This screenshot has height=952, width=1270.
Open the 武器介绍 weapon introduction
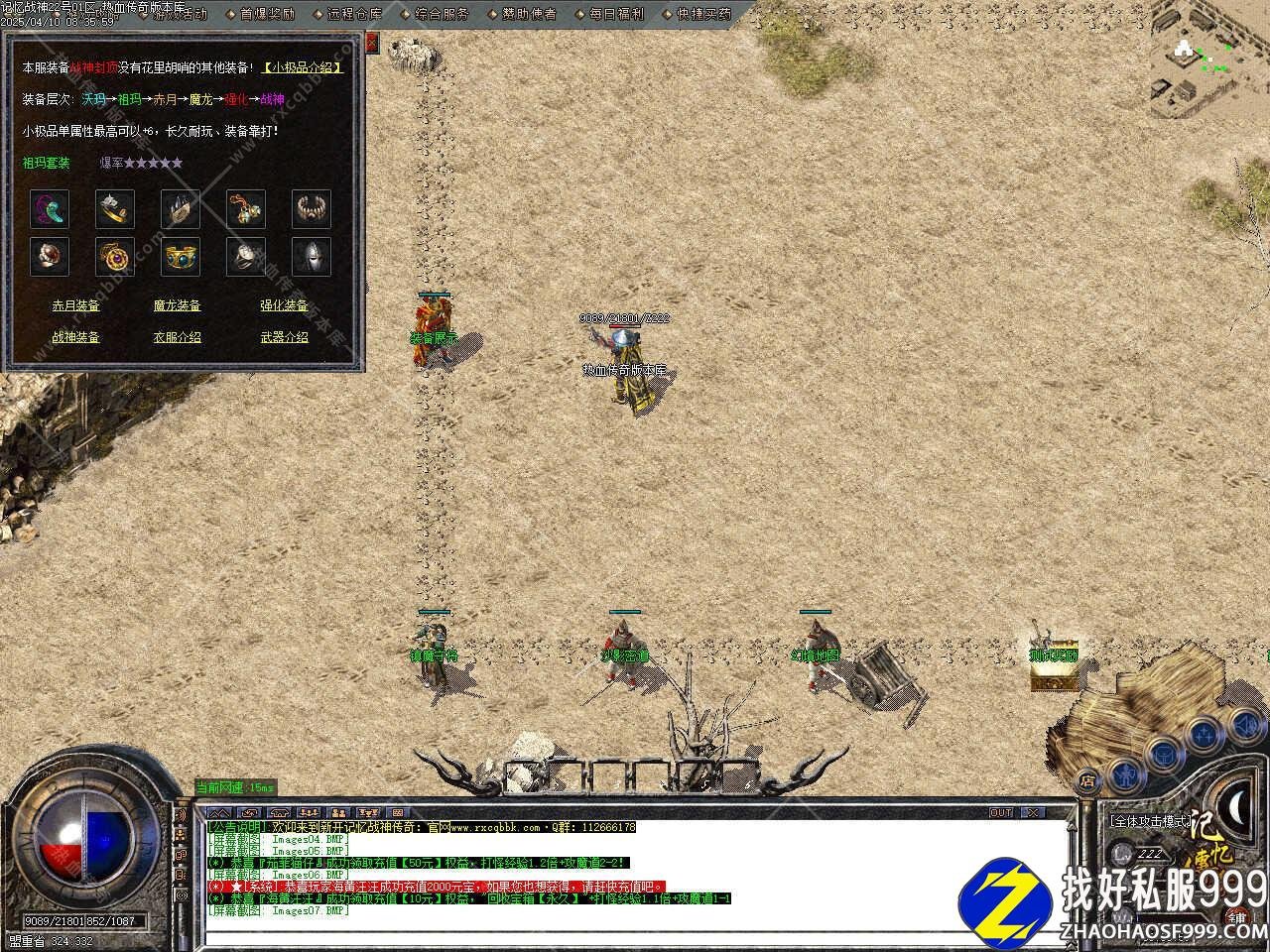(284, 337)
